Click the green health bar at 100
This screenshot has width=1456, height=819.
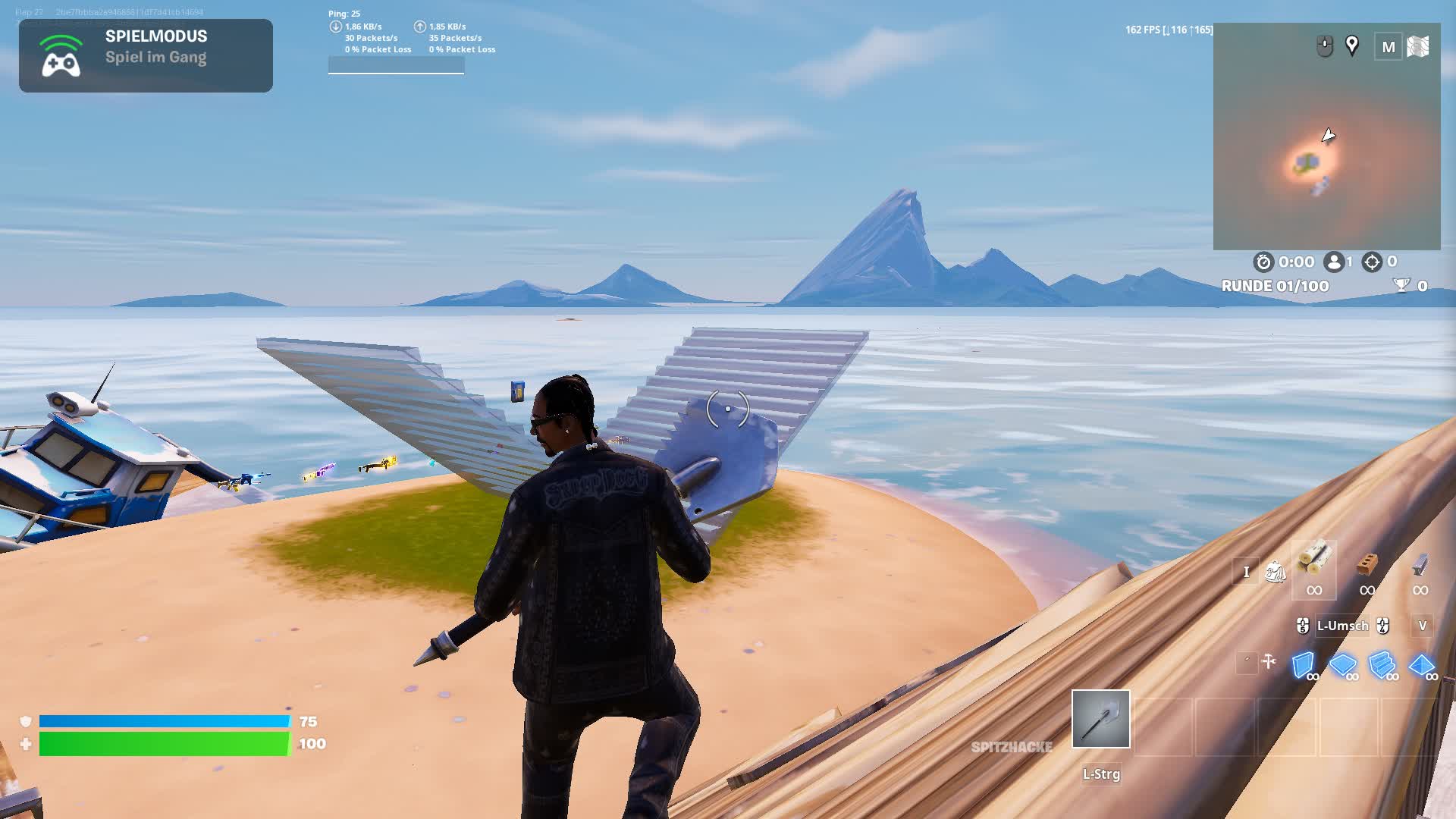(163, 744)
